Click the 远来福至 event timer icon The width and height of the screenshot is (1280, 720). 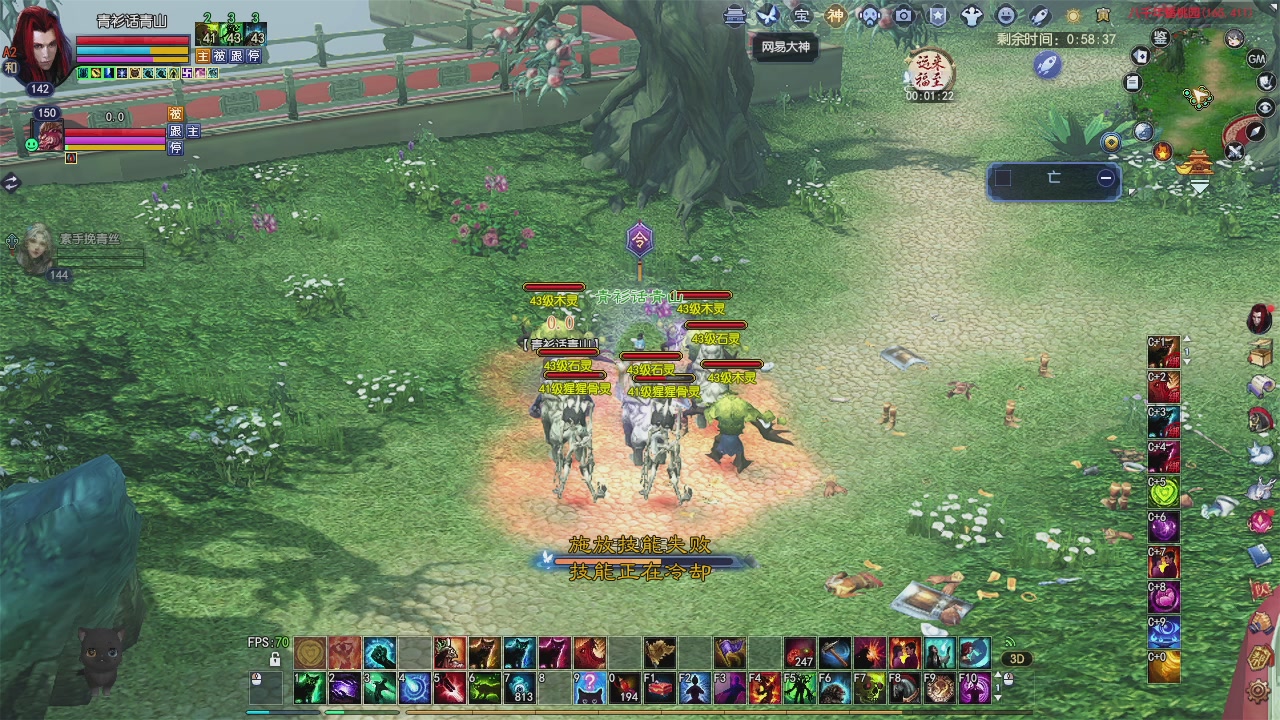tap(930, 71)
